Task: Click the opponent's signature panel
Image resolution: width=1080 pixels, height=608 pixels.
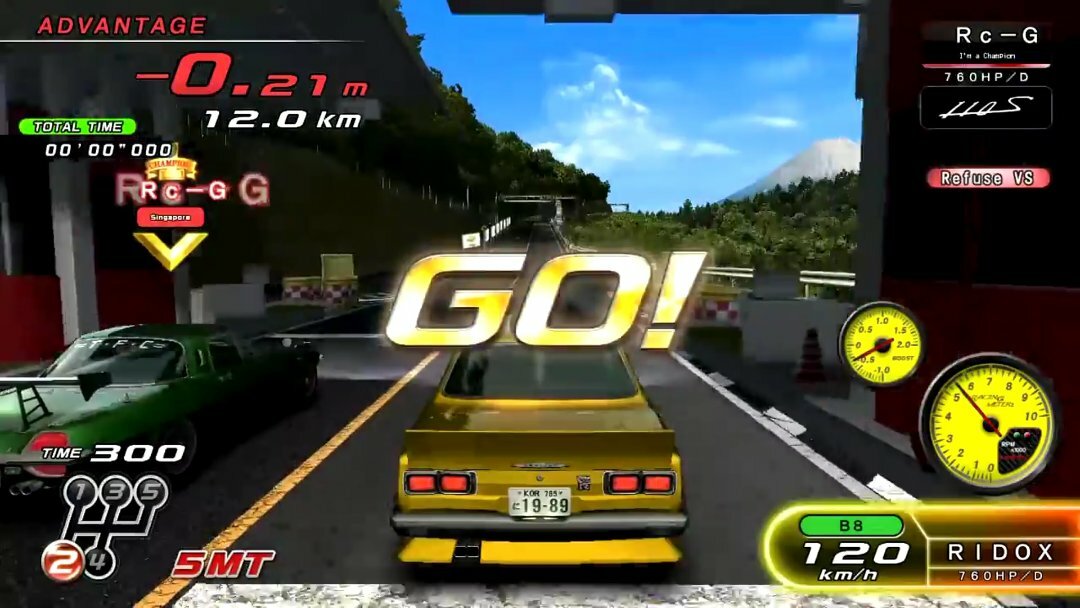Action: click(985, 108)
